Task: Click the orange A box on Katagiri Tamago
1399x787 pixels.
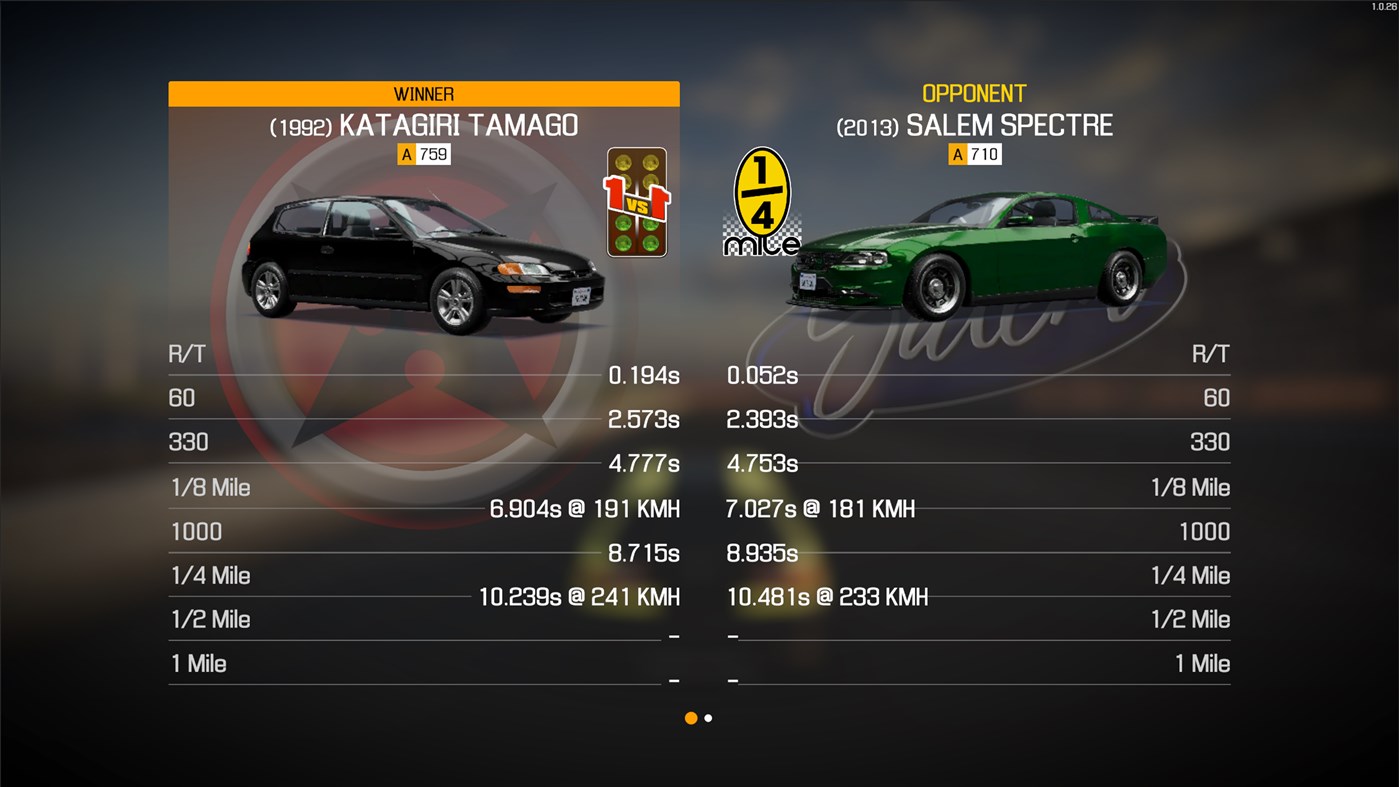Action: click(405, 154)
